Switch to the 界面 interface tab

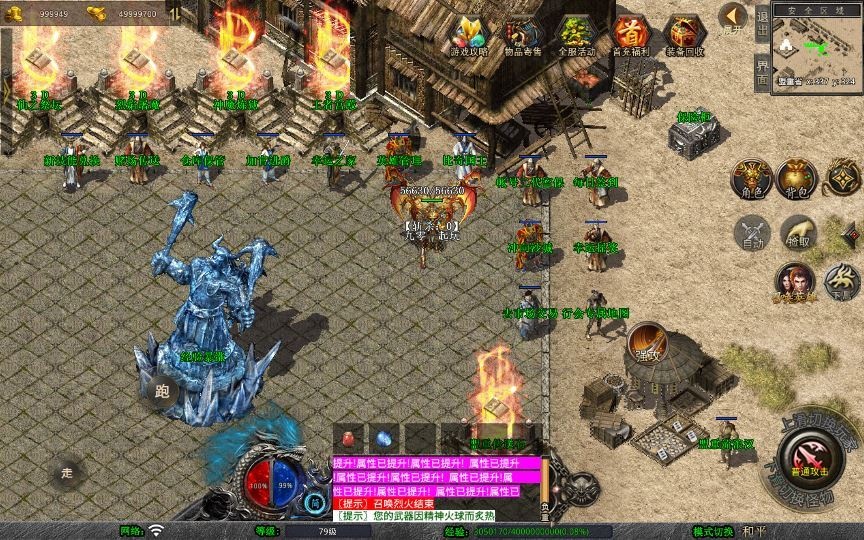[x=762, y=72]
